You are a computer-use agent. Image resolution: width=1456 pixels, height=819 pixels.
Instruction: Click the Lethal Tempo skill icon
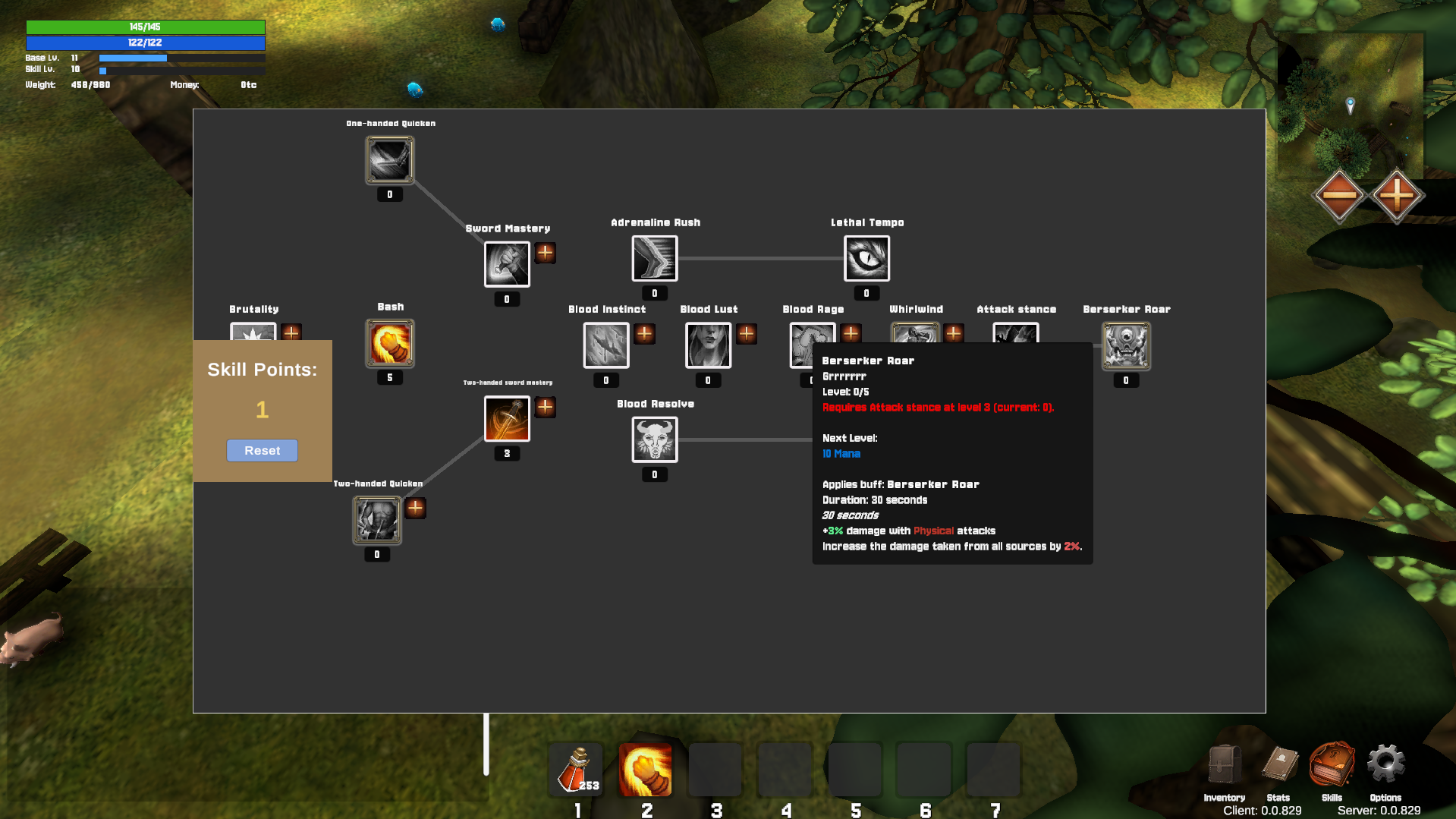click(x=866, y=258)
